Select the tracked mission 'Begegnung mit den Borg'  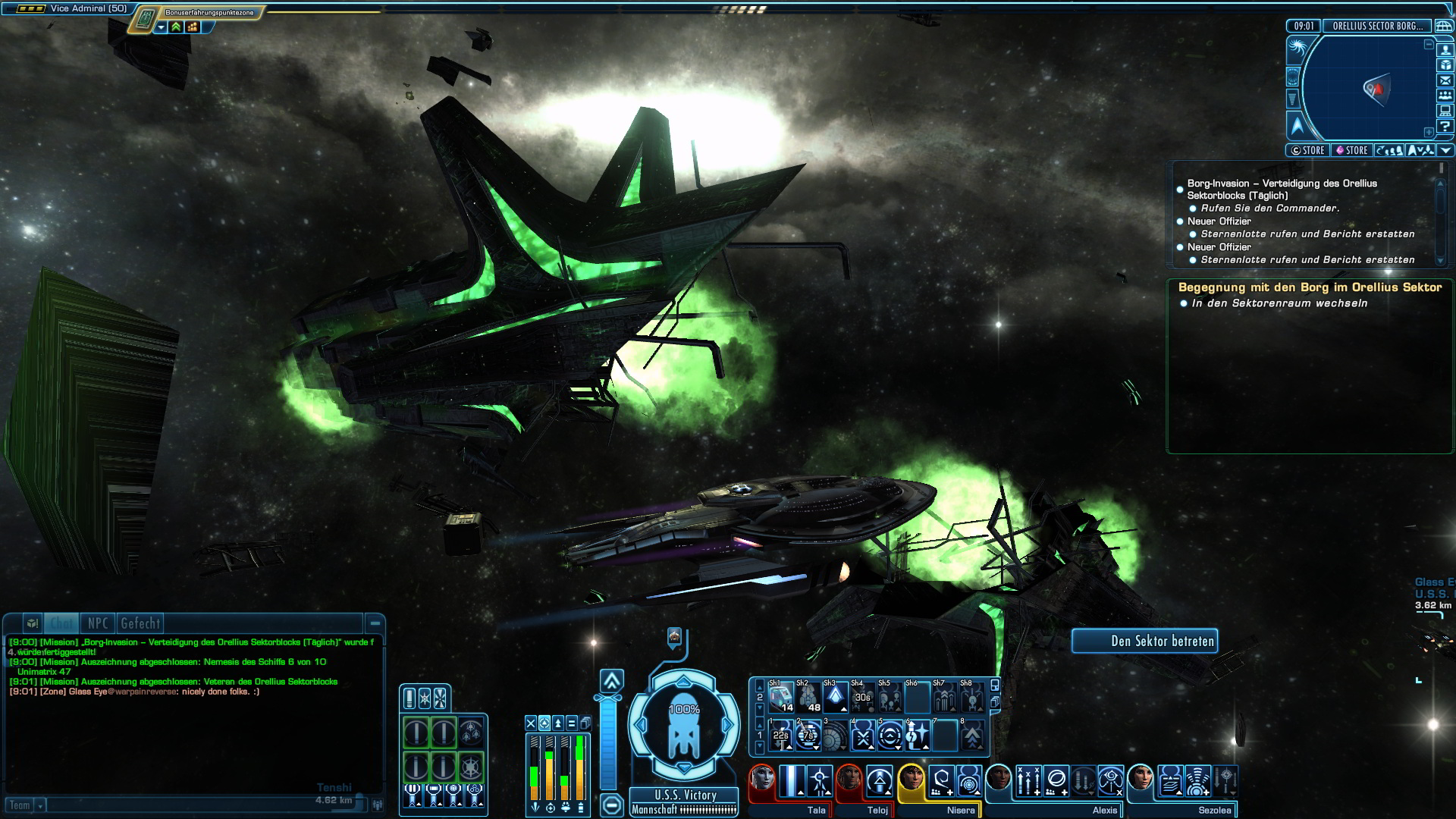1310,287
